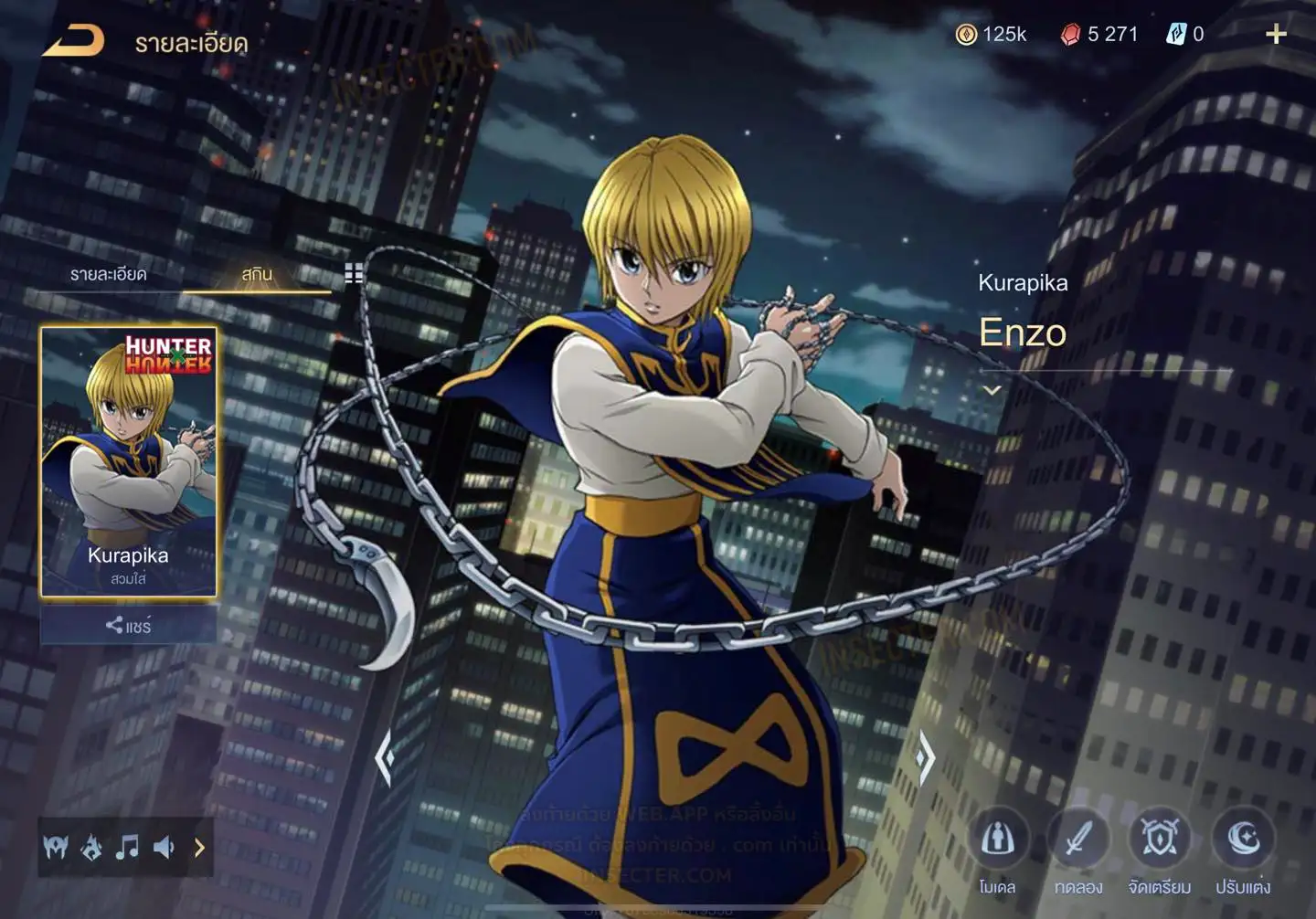
Task: Expand the effects bar arrow
Action: tap(199, 848)
